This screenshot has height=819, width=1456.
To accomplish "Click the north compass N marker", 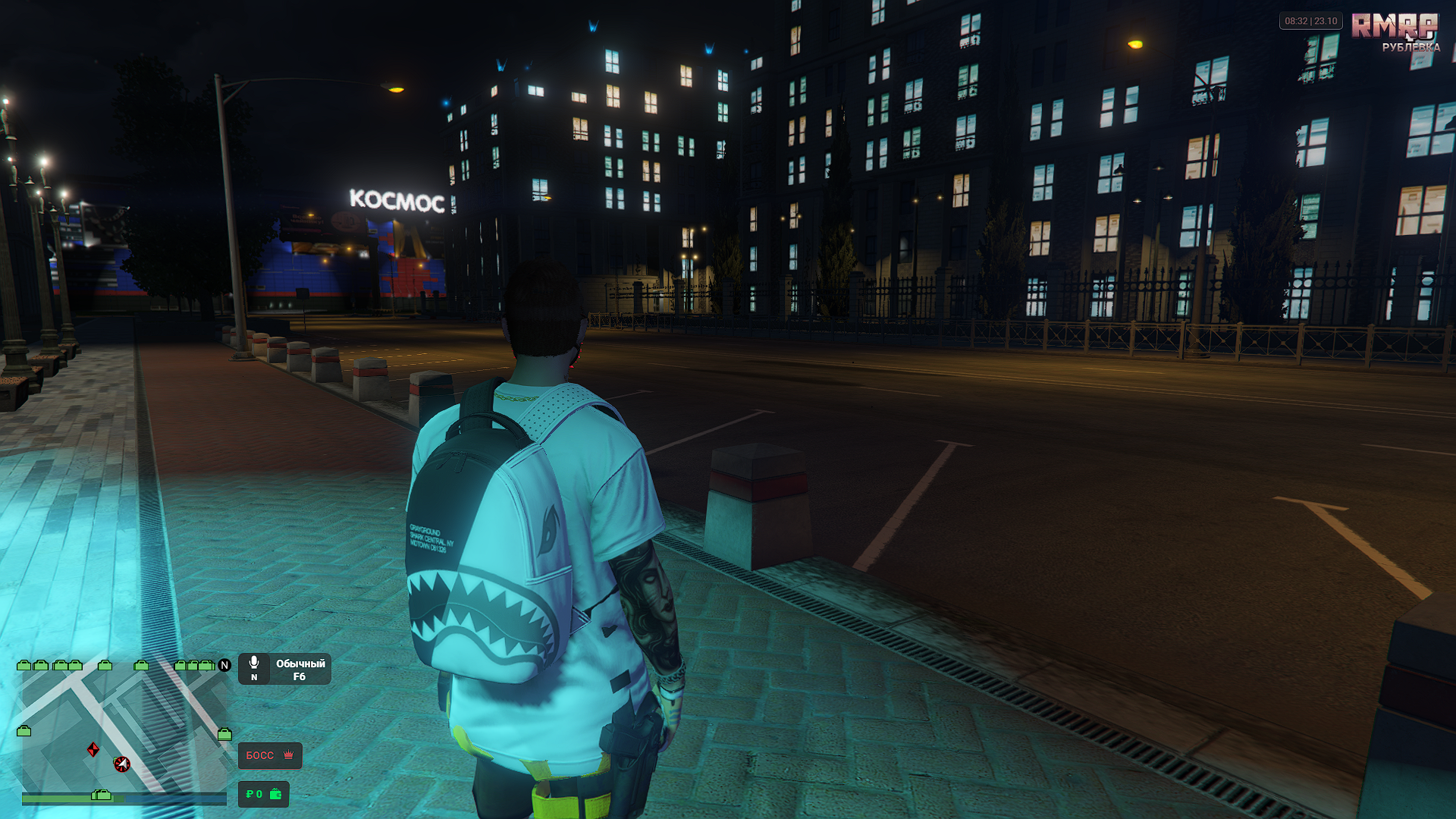I will pos(224,665).
